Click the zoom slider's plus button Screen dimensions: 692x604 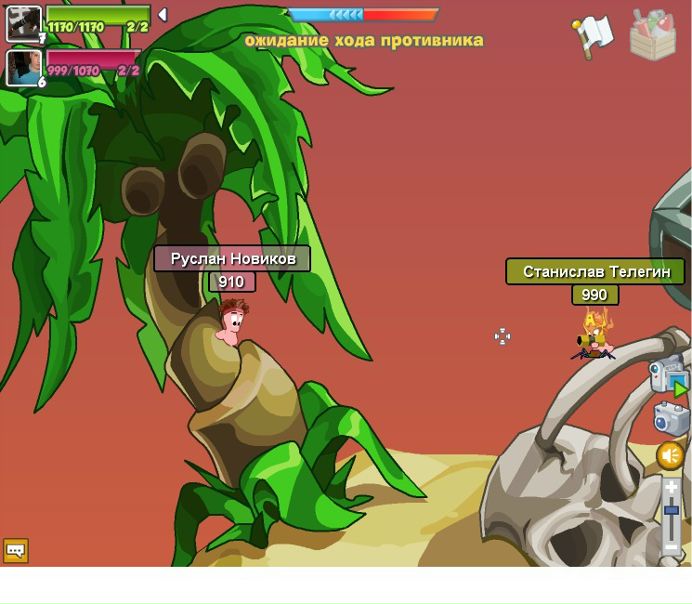point(671,487)
